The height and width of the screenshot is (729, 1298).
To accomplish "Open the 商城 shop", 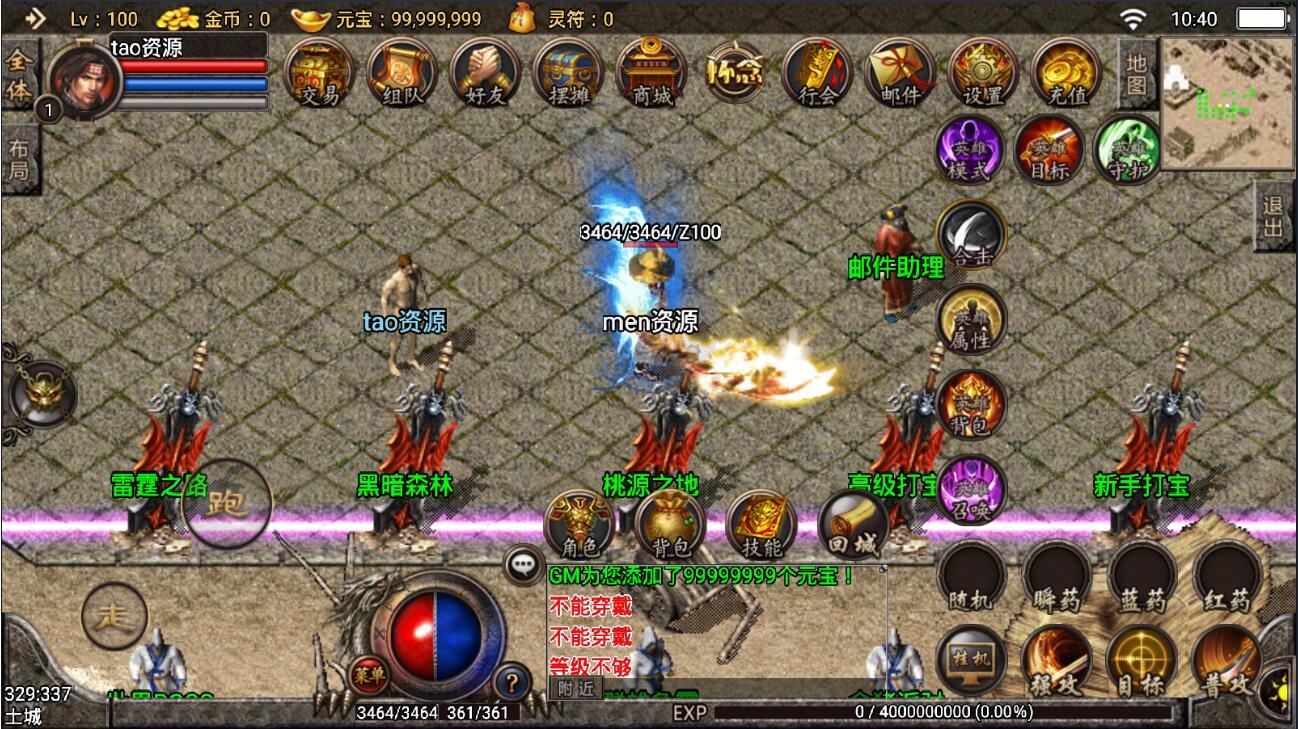I will (651, 72).
